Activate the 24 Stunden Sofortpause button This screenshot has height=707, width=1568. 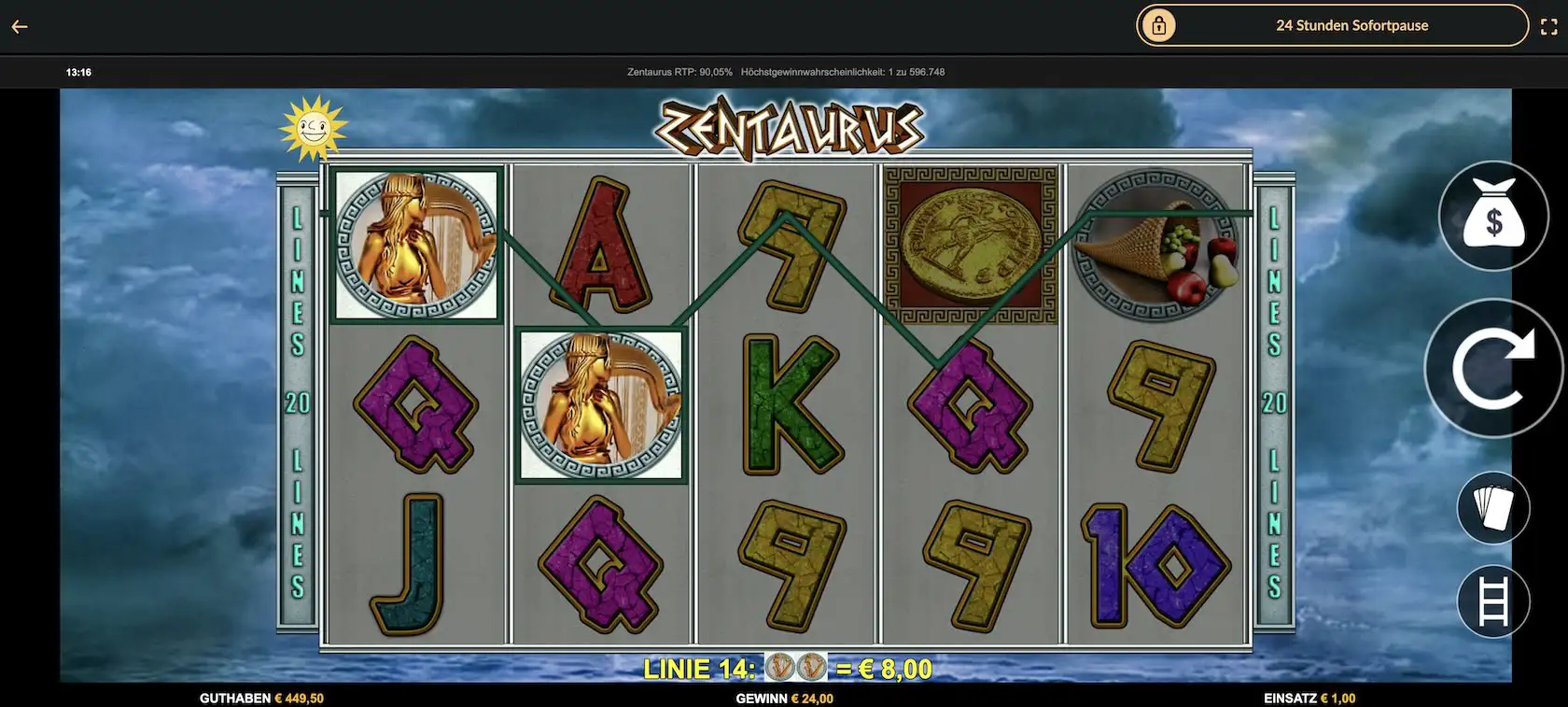[1351, 25]
